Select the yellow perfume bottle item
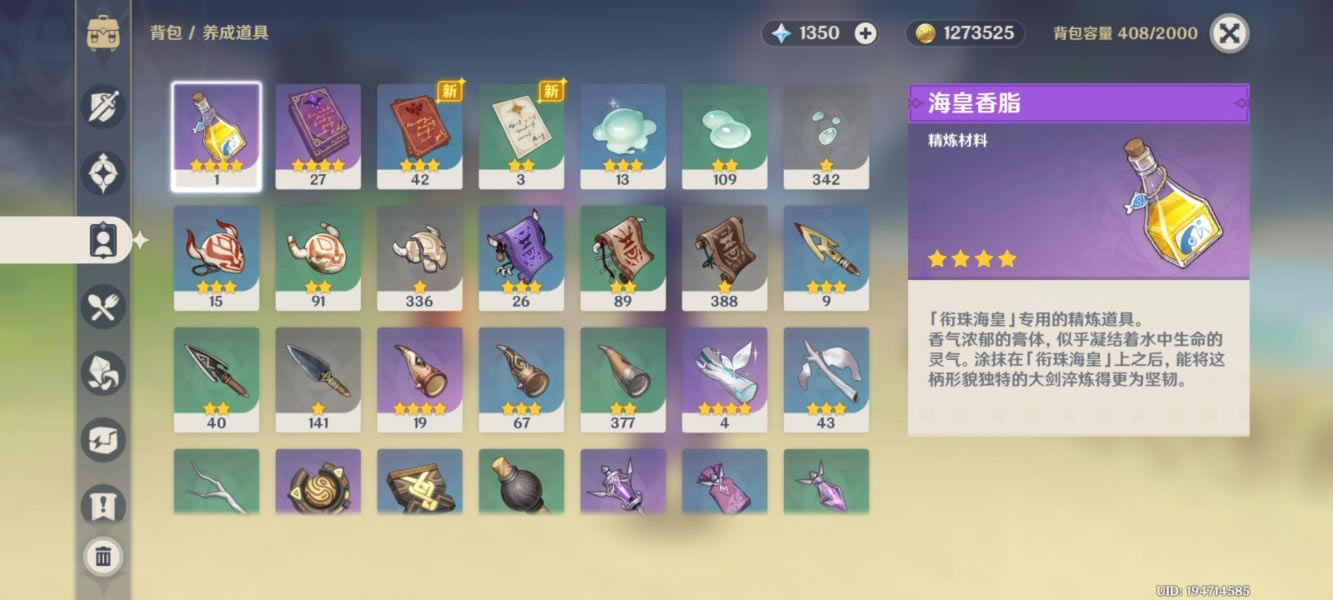This screenshot has width=1333, height=600. 216,136
